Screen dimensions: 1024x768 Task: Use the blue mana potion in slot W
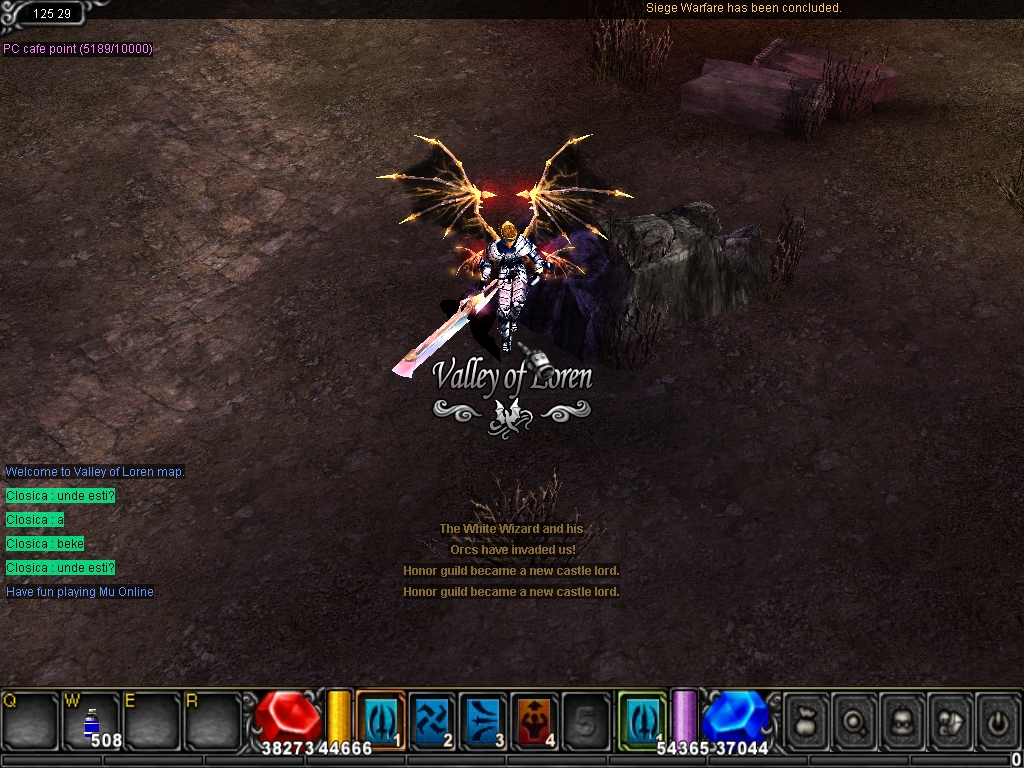pyautogui.click(x=92, y=722)
